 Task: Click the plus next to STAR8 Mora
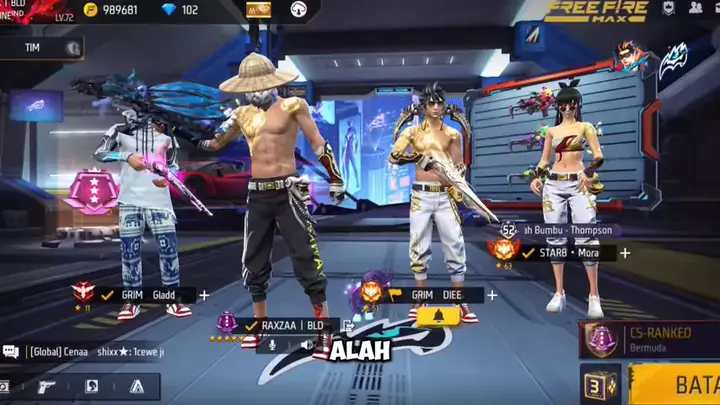(x=625, y=253)
